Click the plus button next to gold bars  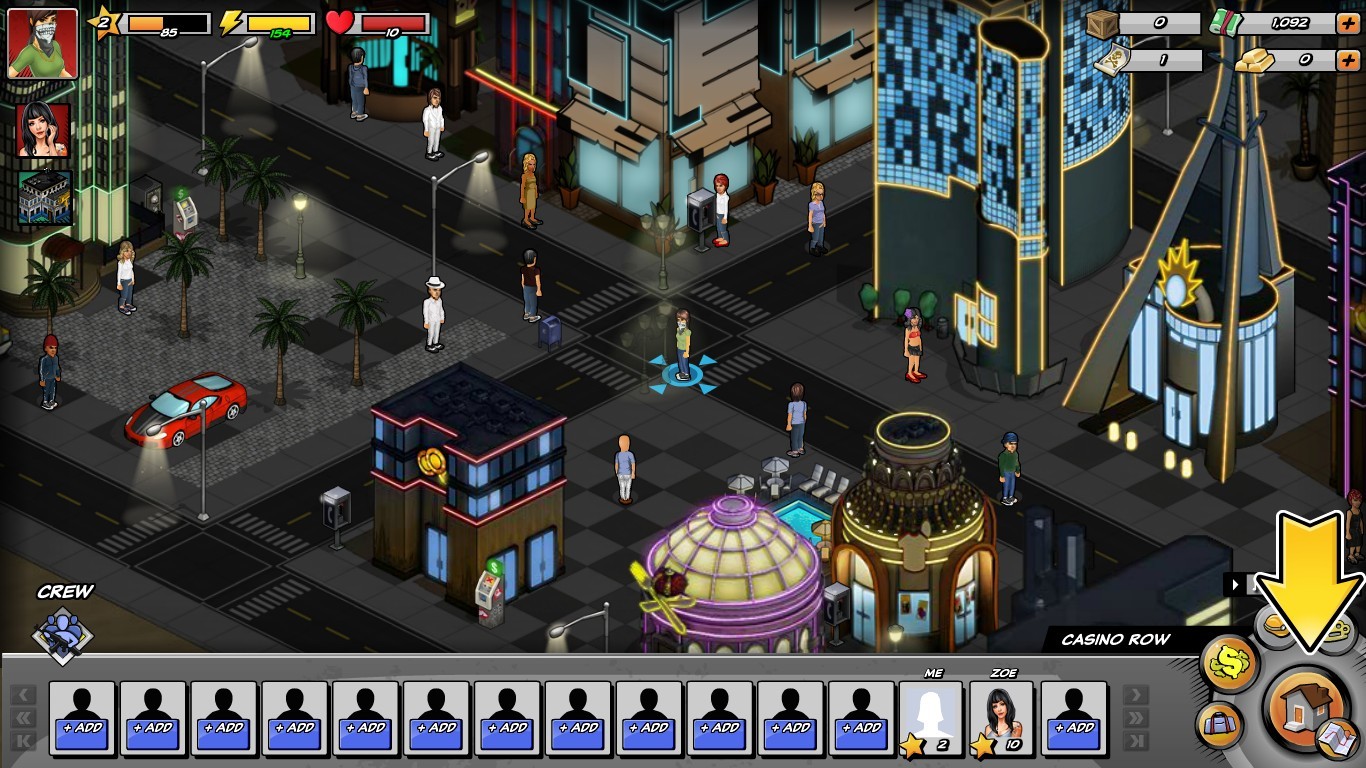pyautogui.click(x=1348, y=61)
